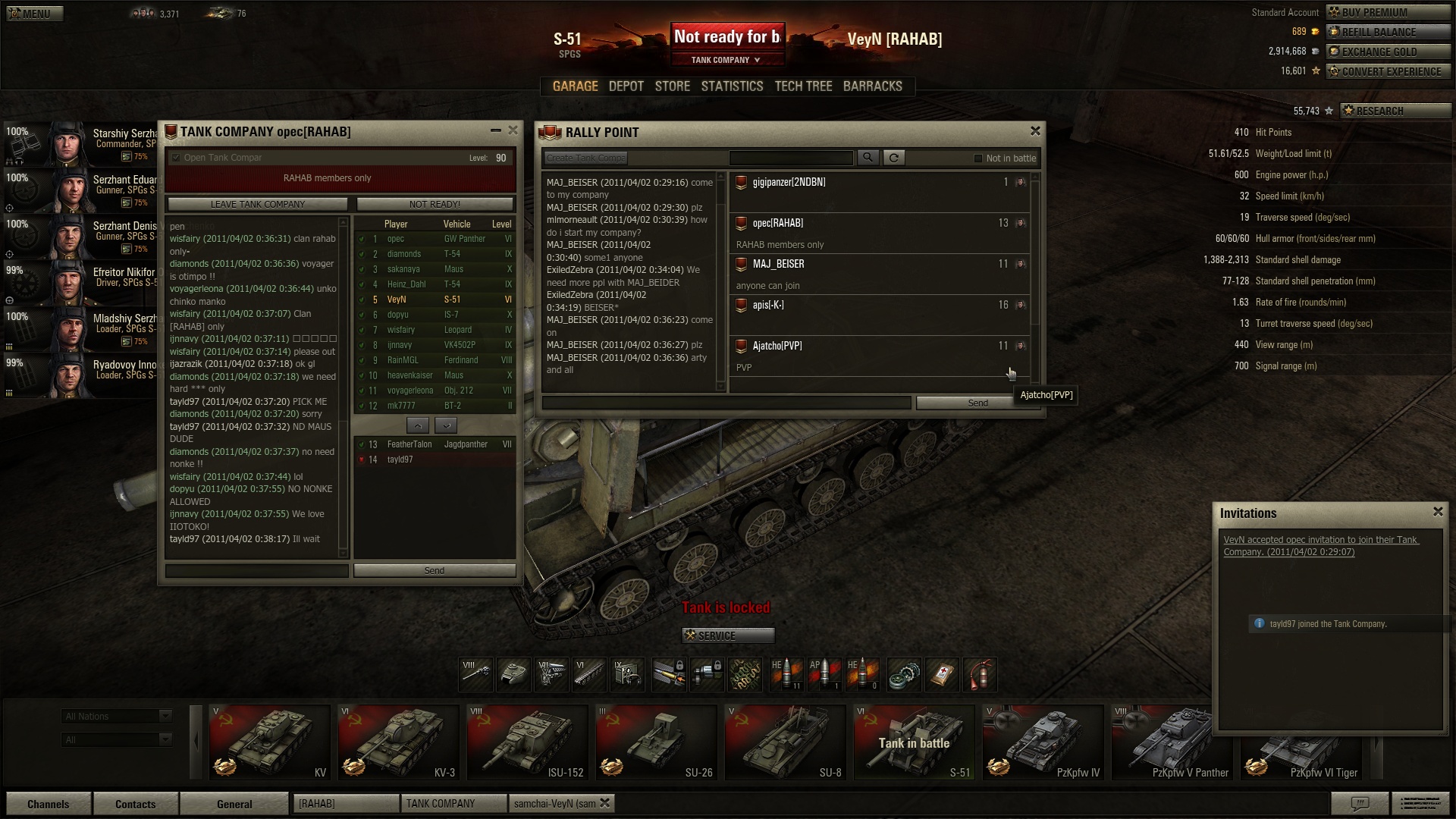This screenshot has width=1456, height=819.
Task: Show the TECH TREE screen
Action: point(803,86)
